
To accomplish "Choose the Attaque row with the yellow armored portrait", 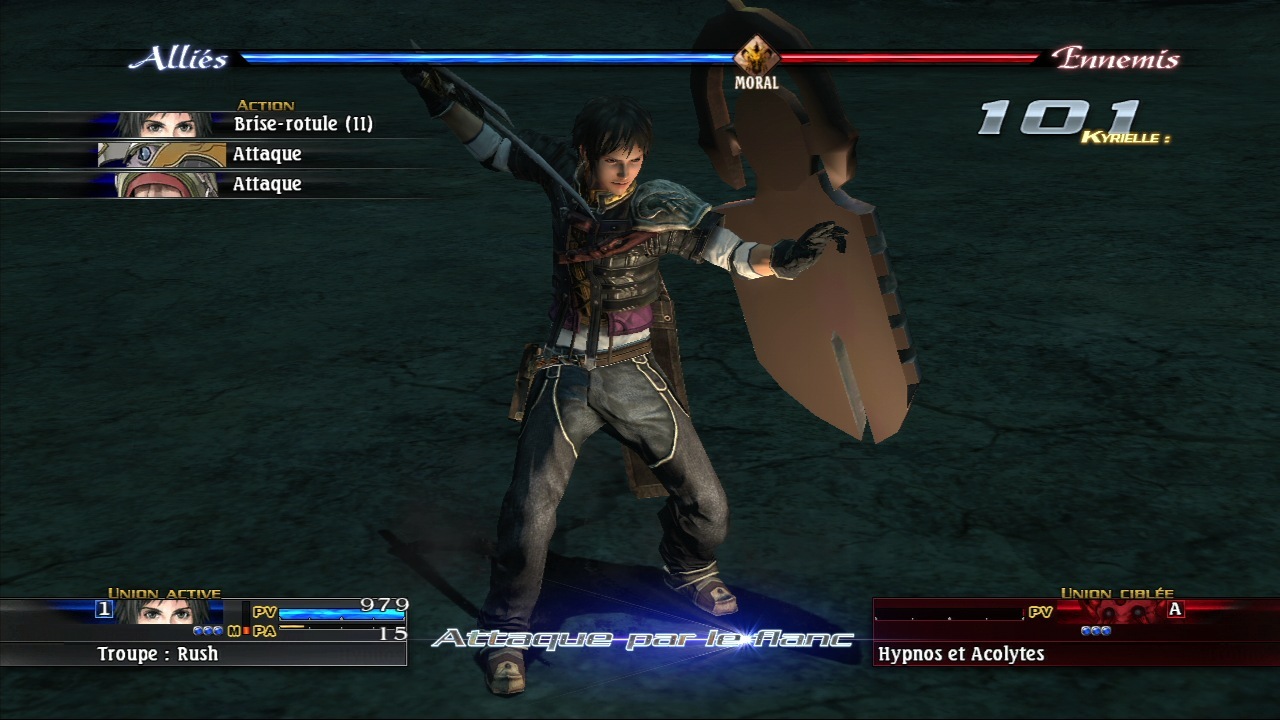I will pyautogui.click(x=266, y=154).
